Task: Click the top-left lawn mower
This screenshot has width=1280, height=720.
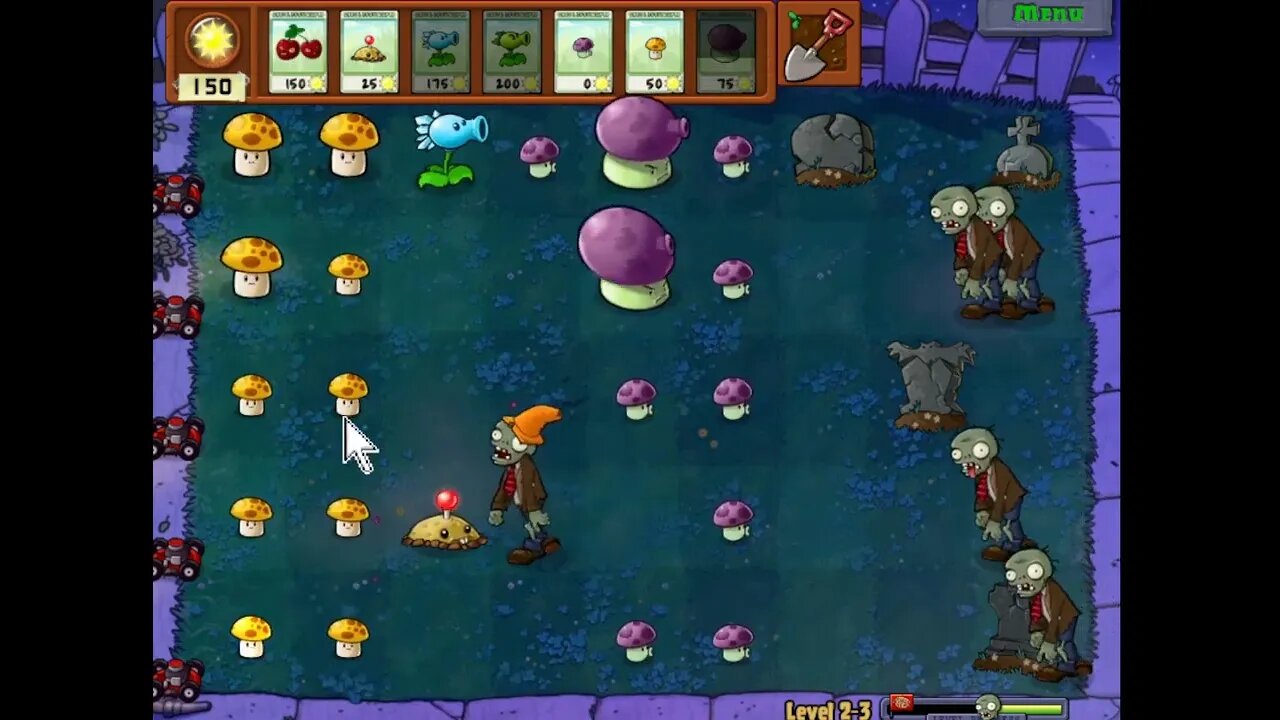Action: (x=178, y=190)
